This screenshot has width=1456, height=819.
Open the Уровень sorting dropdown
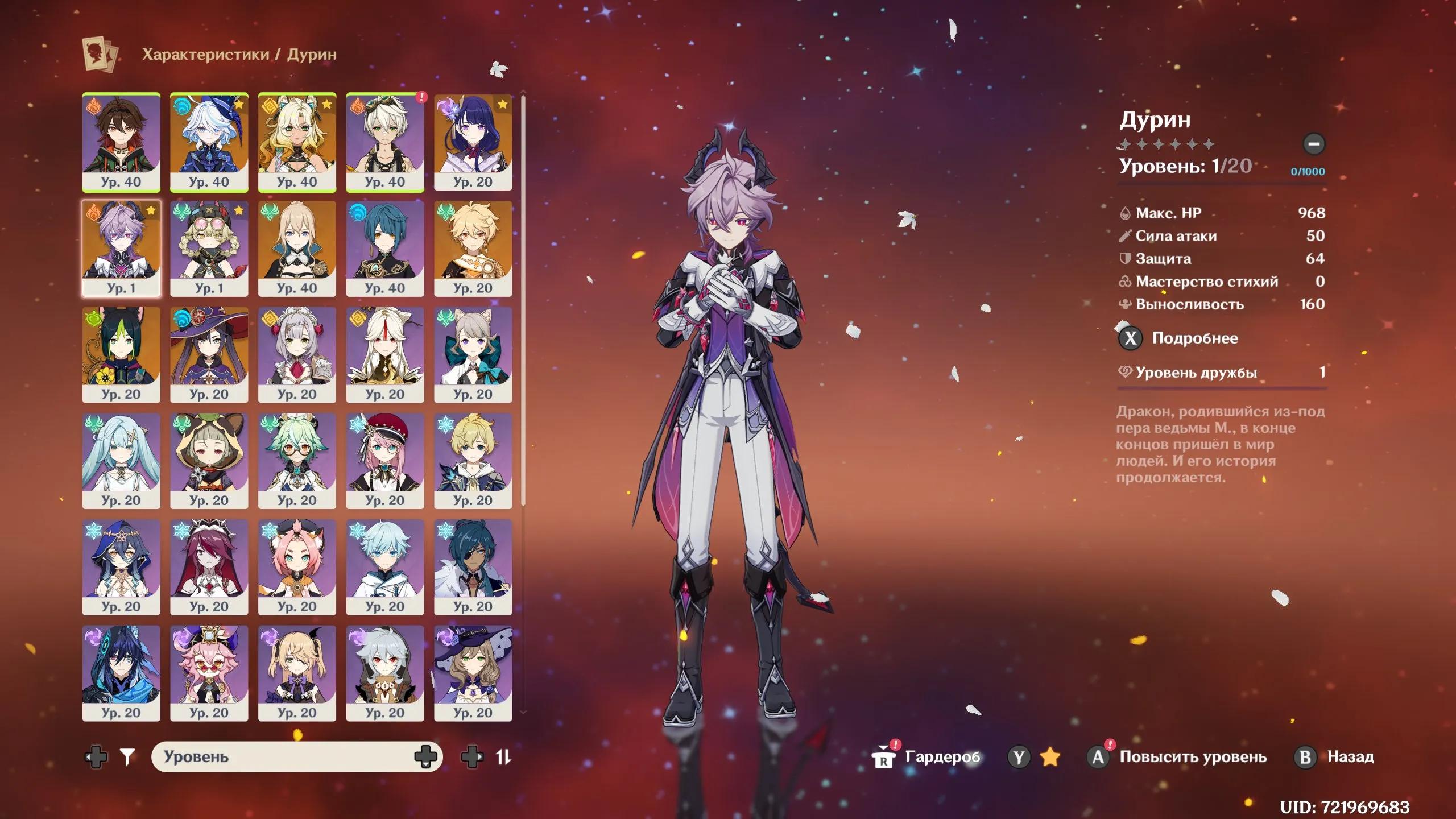click(x=296, y=756)
